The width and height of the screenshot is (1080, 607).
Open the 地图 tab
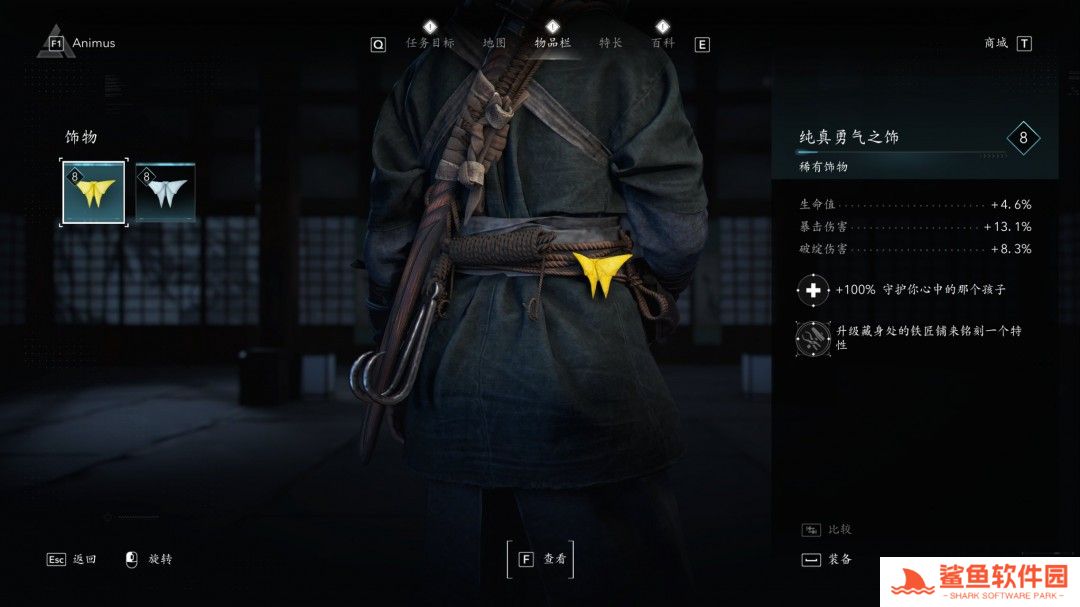(x=494, y=43)
